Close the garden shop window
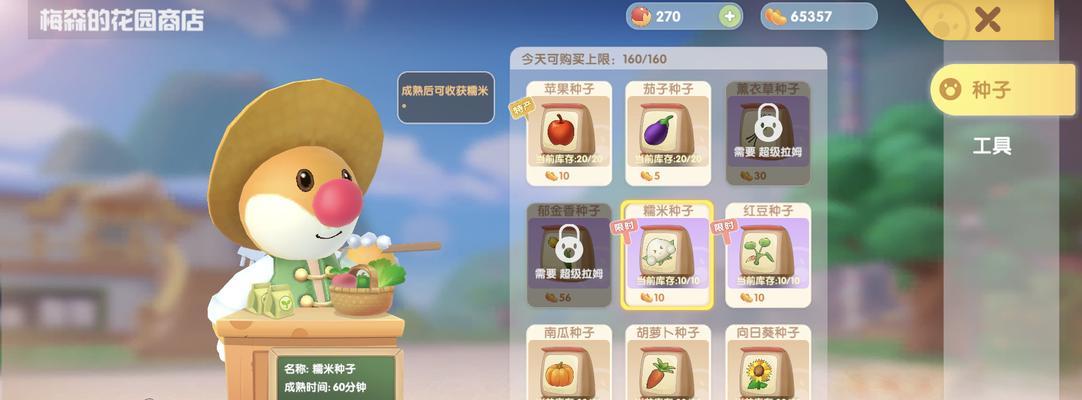Screen dimensions: 1082x400 pyautogui.click(x=987, y=20)
